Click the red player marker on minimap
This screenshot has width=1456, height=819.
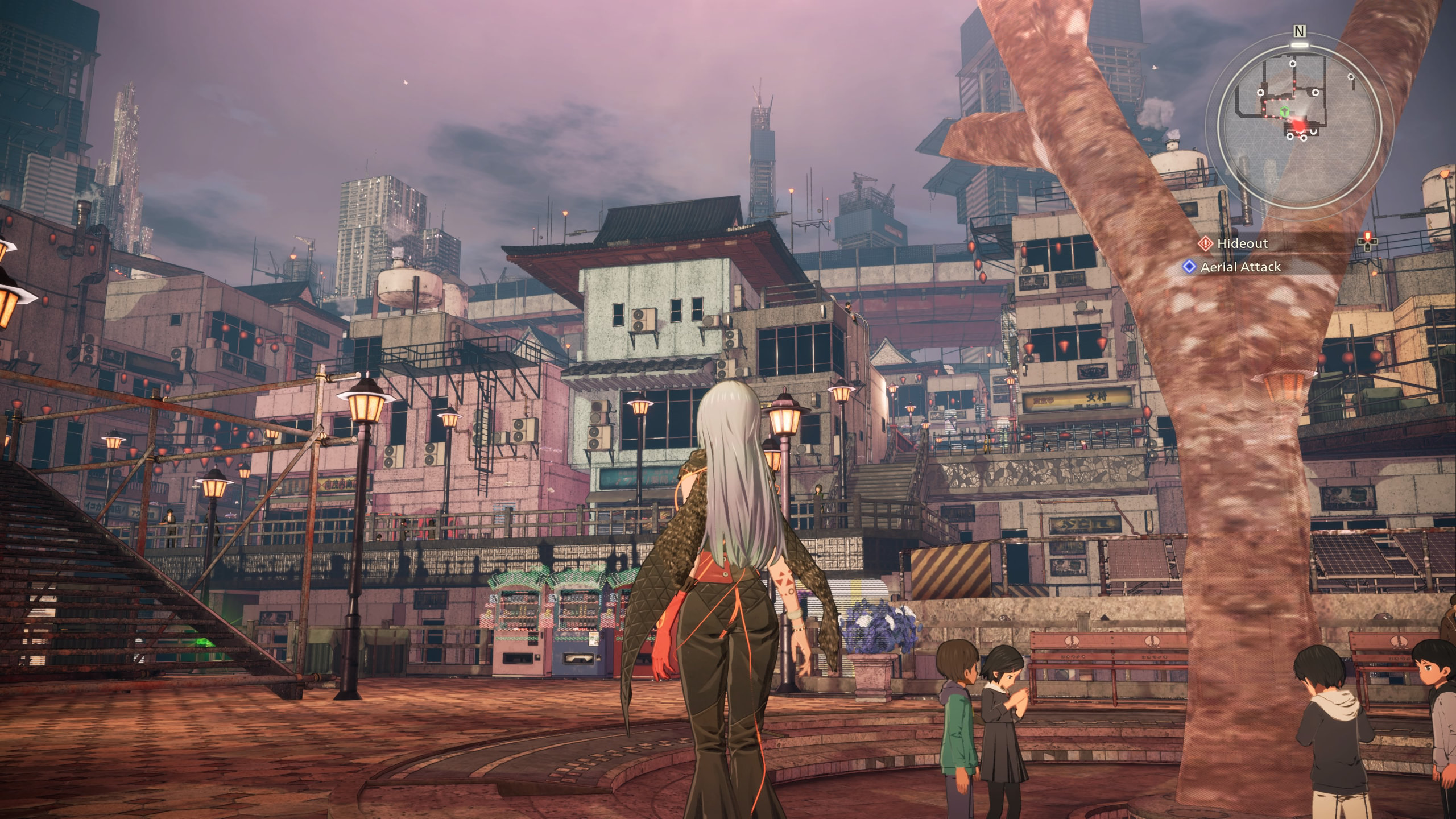tap(1298, 124)
